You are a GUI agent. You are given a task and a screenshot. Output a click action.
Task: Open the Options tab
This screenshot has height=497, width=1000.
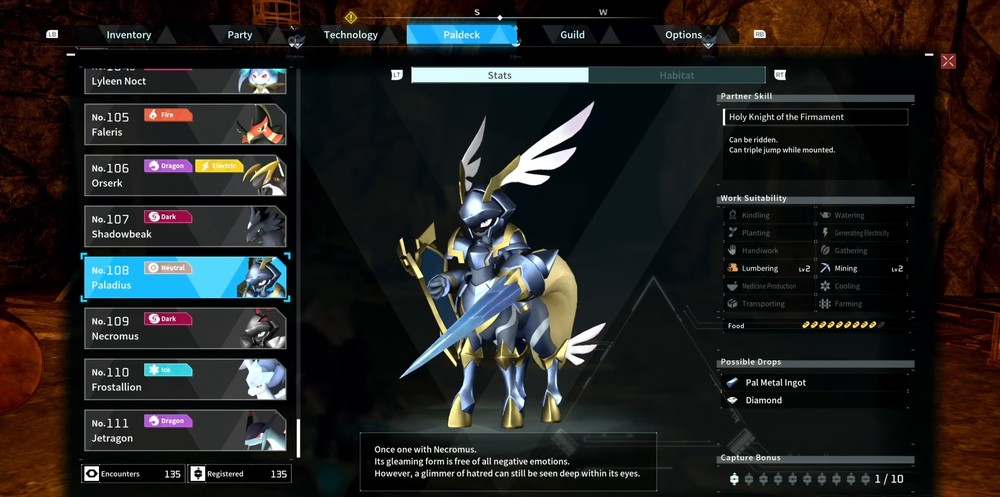684,35
